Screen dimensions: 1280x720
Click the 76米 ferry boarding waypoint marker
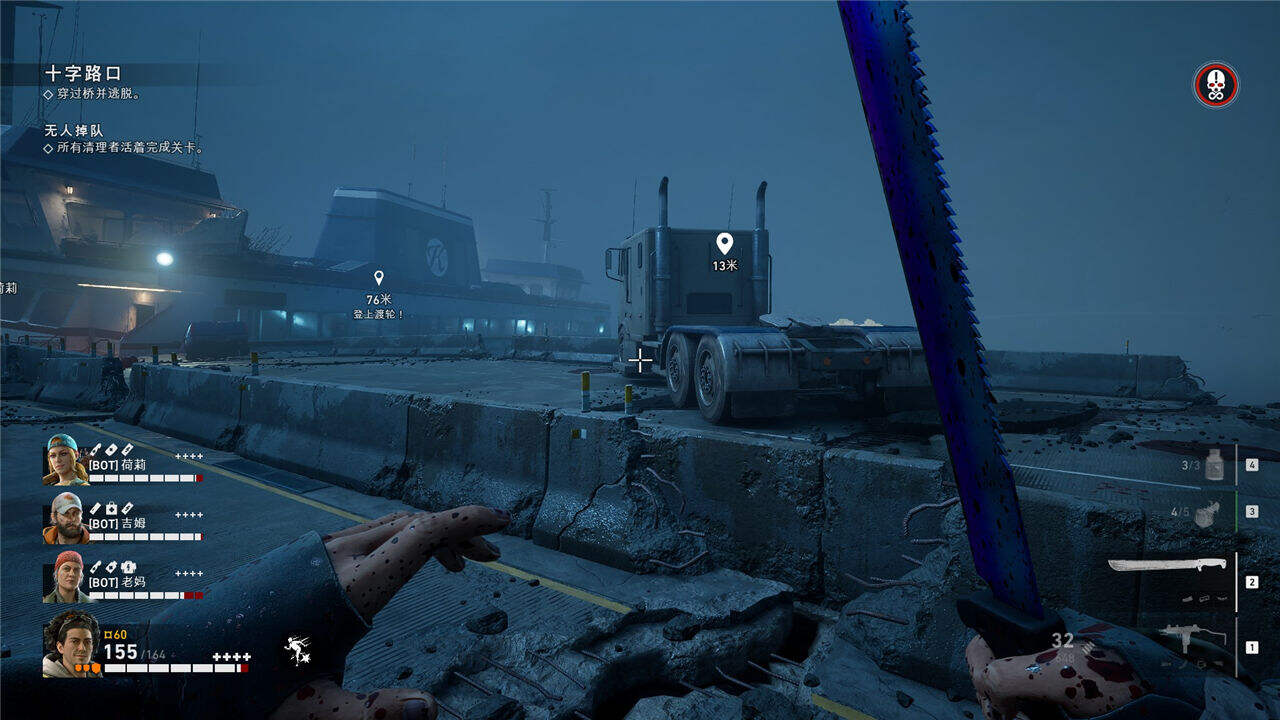click(378, 279)
